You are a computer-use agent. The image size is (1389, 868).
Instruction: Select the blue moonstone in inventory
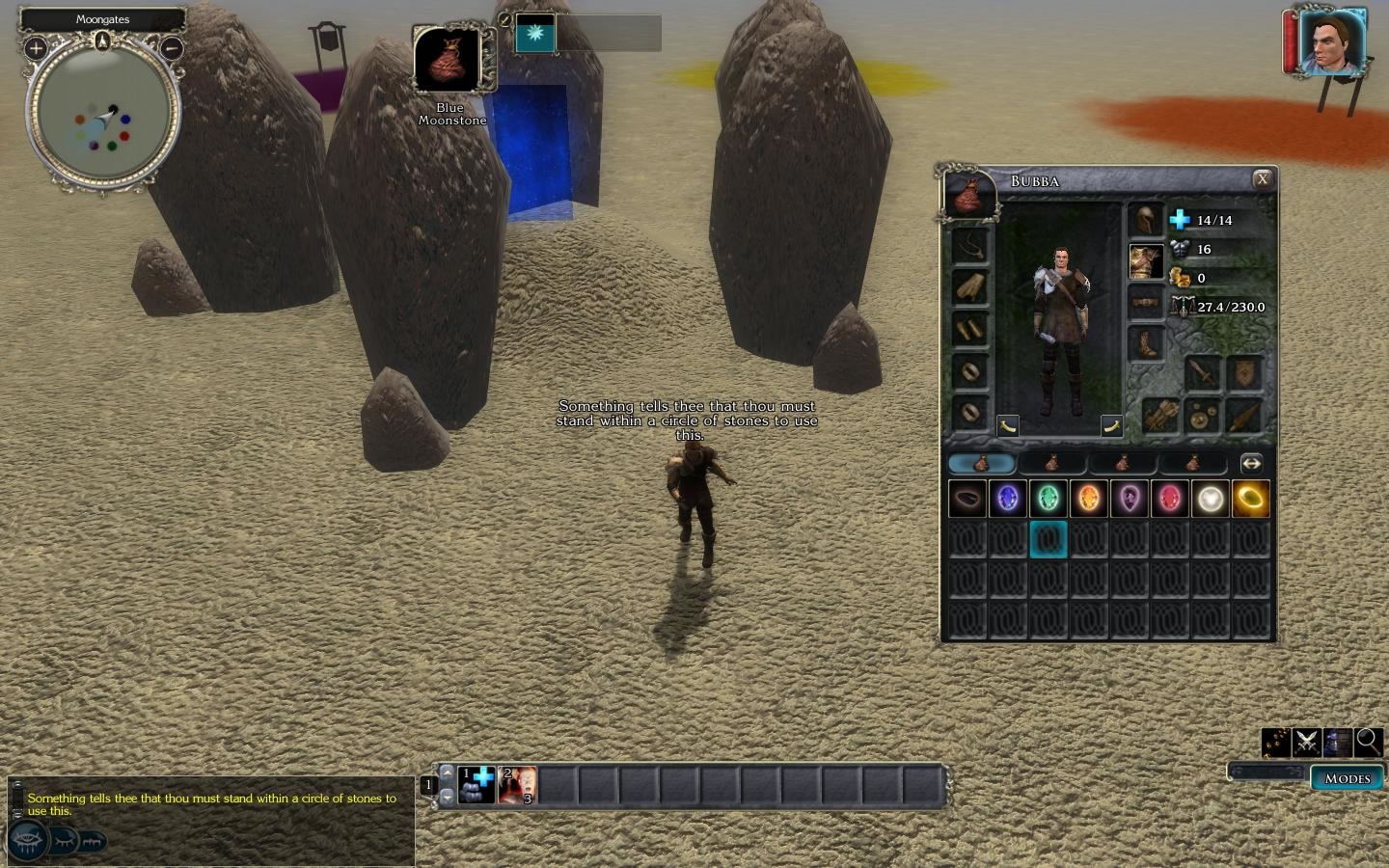click(x=1007, y=499)
